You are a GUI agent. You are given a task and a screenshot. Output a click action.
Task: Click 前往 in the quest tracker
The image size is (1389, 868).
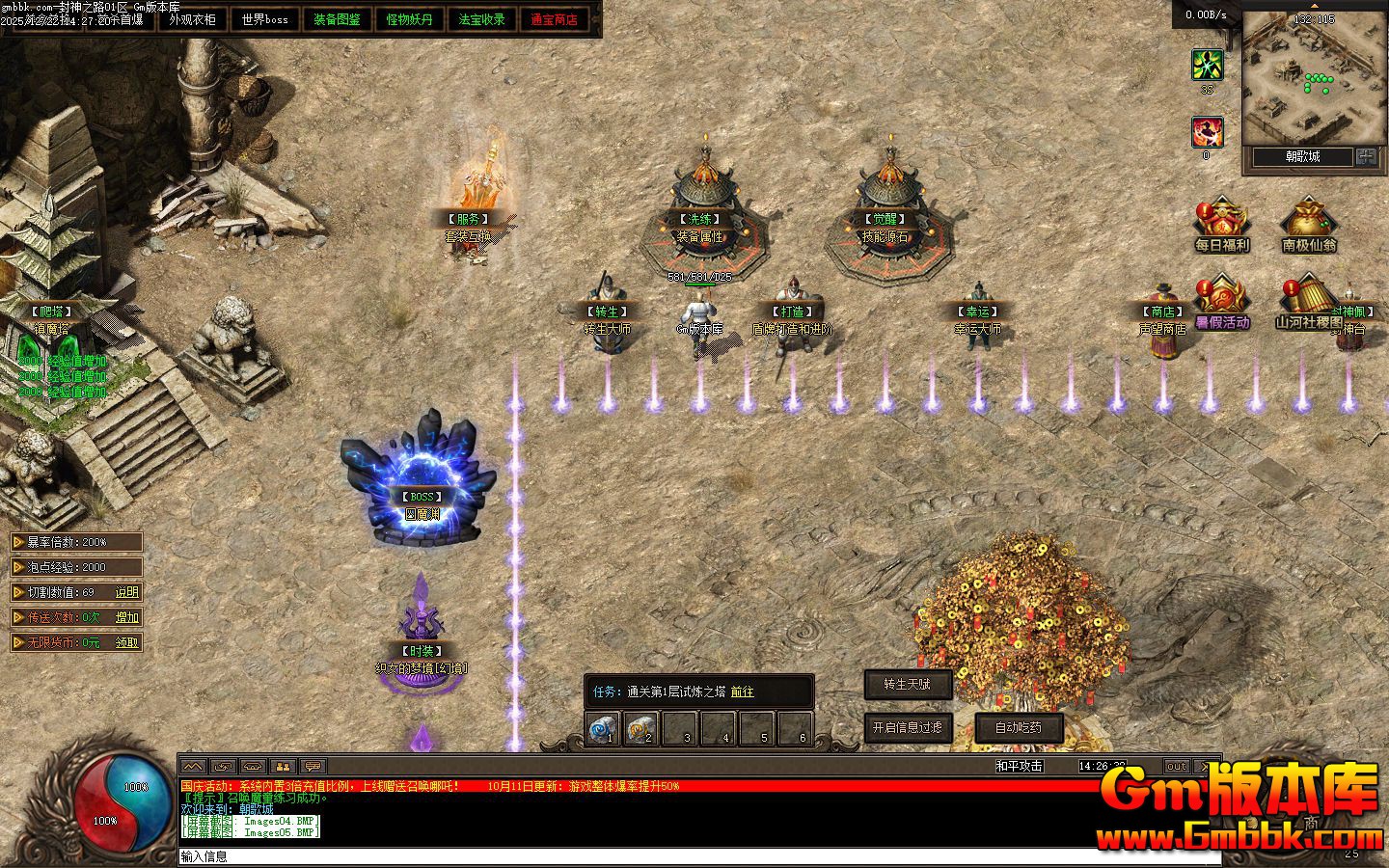coord(742,692)
